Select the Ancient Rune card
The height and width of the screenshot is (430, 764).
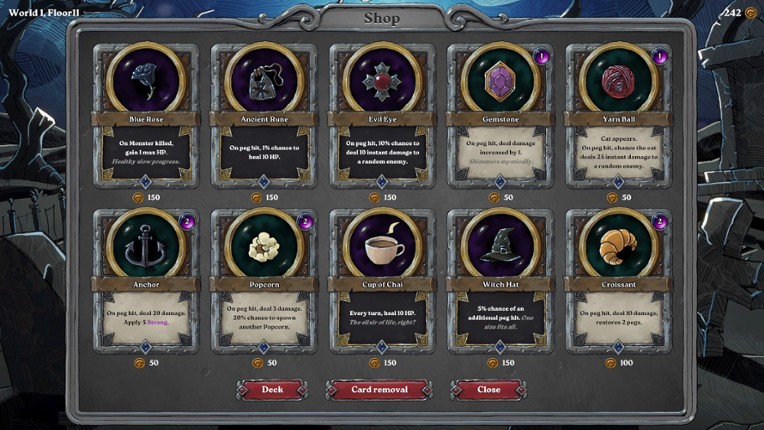click(x=263, y=115)
